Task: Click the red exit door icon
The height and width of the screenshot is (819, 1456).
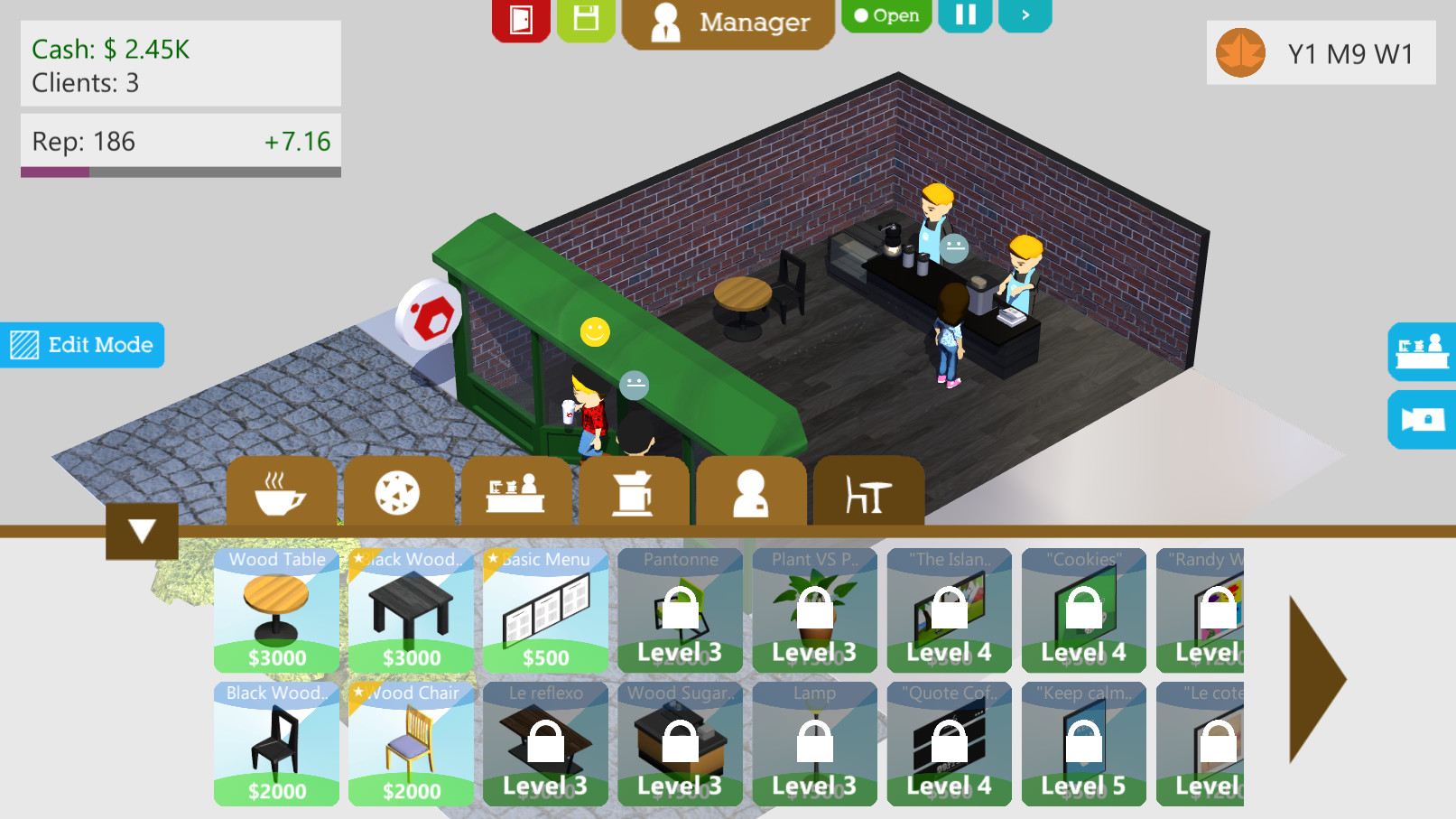Action: click(521, 18)
